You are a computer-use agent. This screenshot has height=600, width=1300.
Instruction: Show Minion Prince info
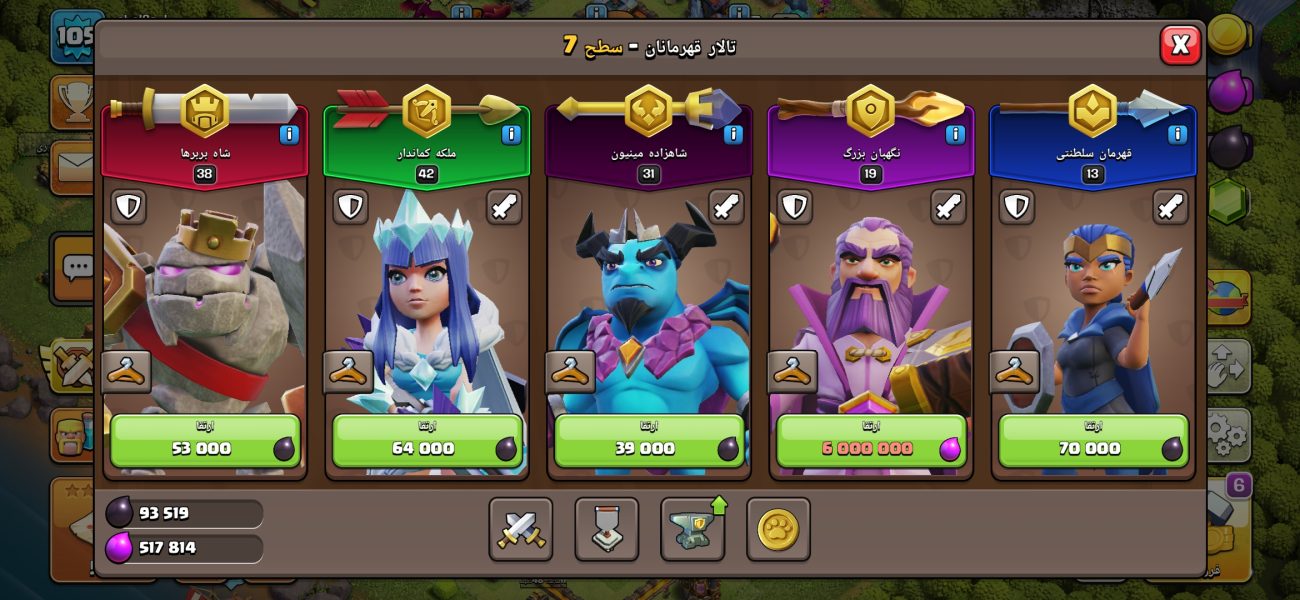[733, 134]
